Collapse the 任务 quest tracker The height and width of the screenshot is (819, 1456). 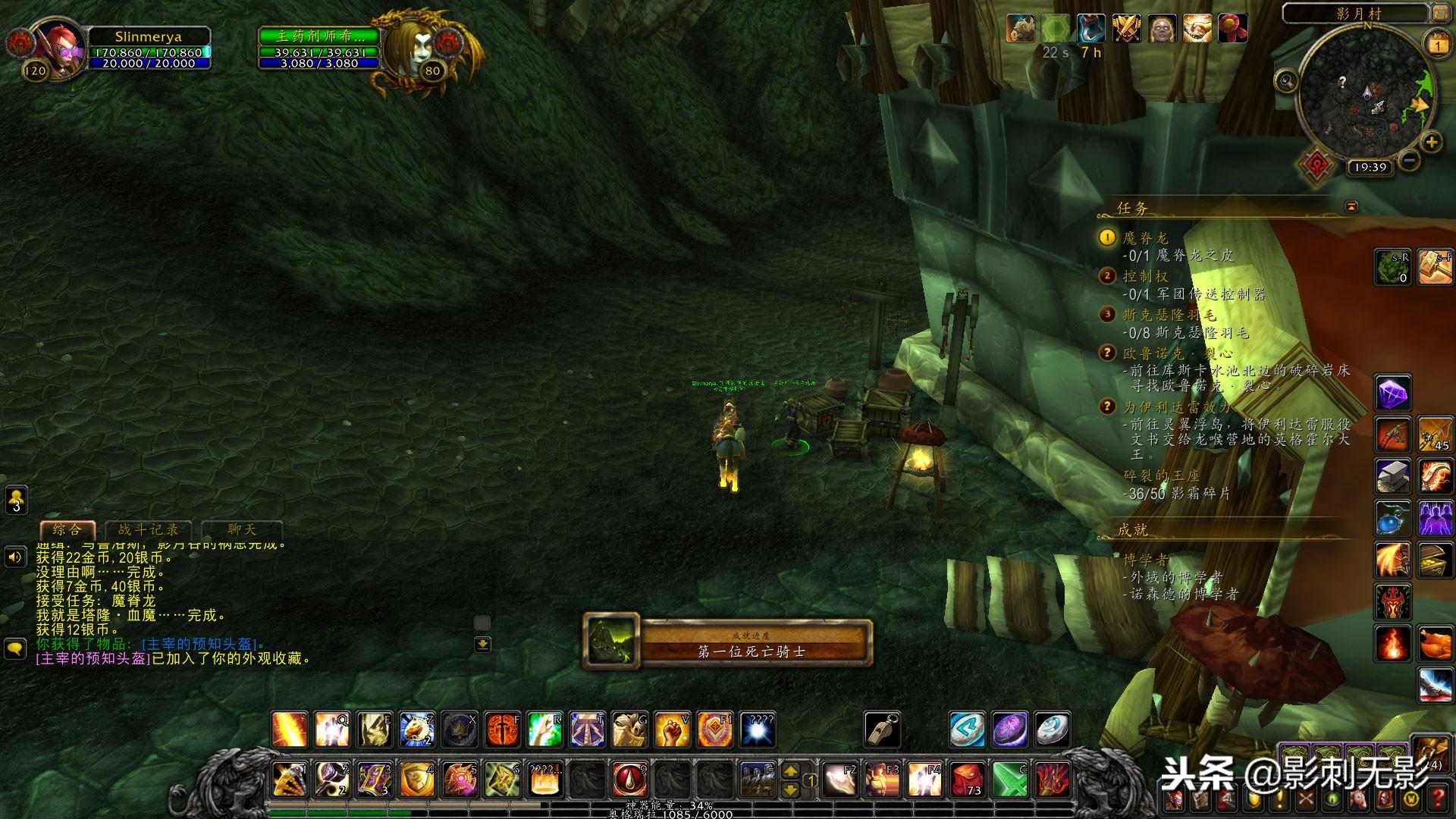[x=1351, y=206]
